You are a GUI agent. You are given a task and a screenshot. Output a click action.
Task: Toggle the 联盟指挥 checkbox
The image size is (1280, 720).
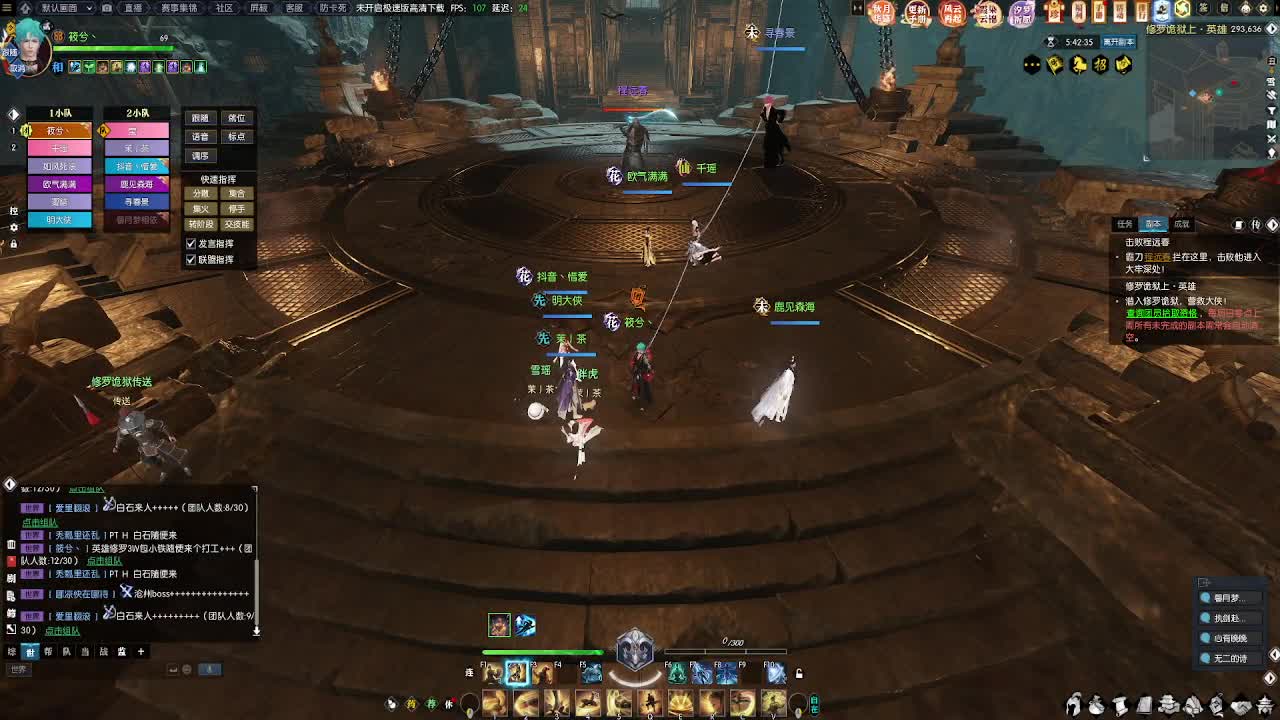191,260
